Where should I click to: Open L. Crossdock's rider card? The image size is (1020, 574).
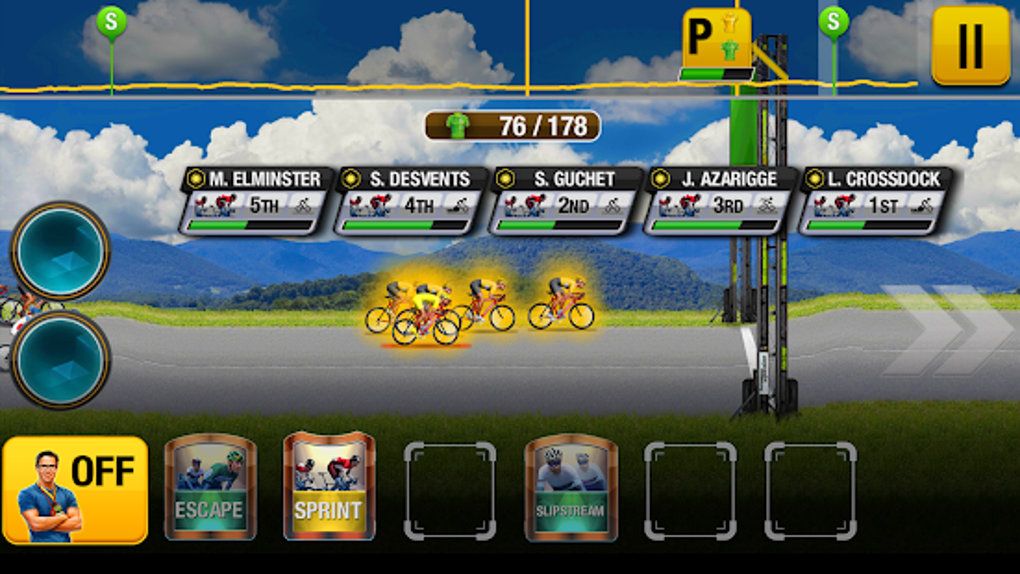(x=876, y=200)
